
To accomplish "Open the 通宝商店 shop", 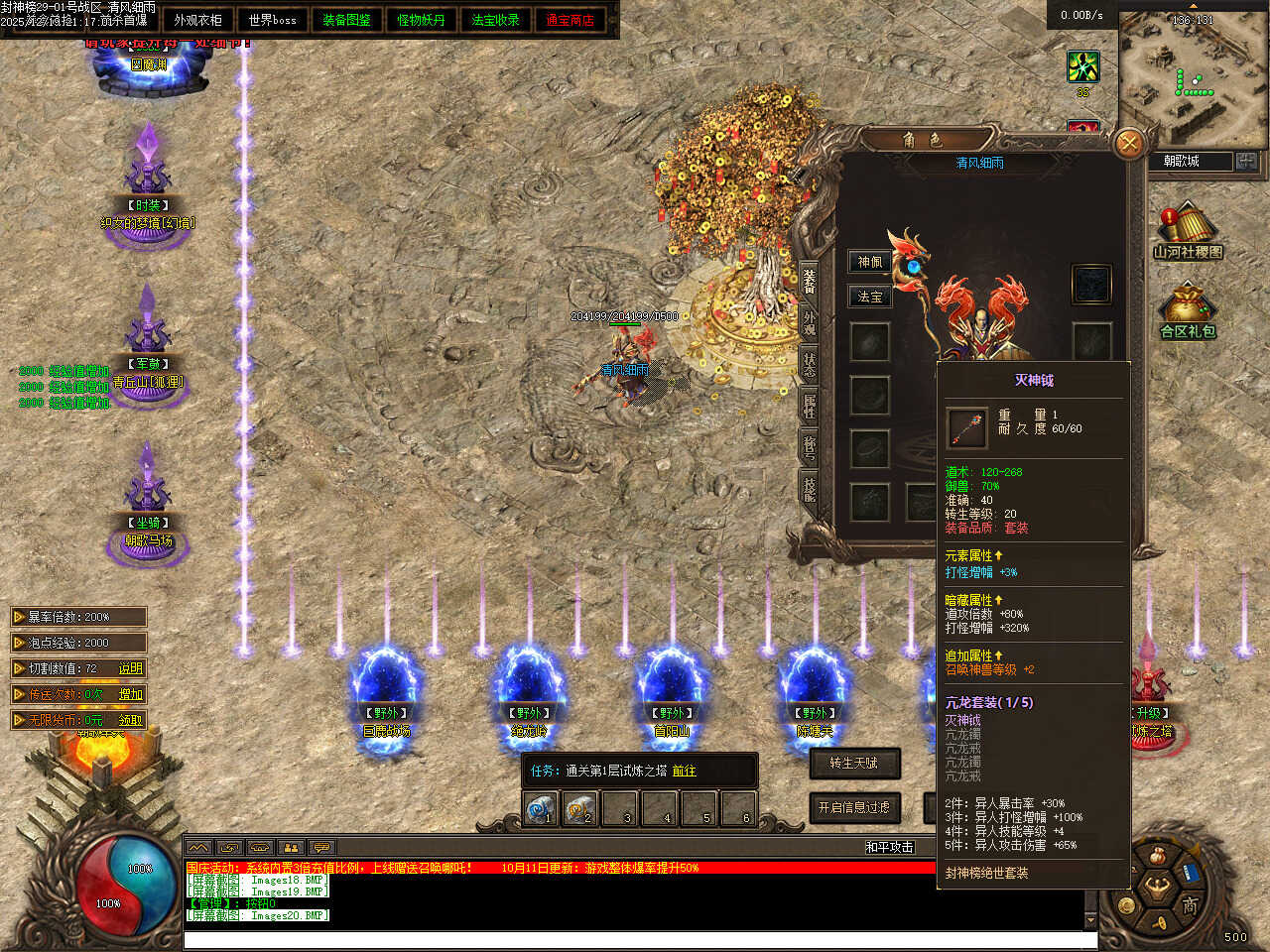I will 570,20.
